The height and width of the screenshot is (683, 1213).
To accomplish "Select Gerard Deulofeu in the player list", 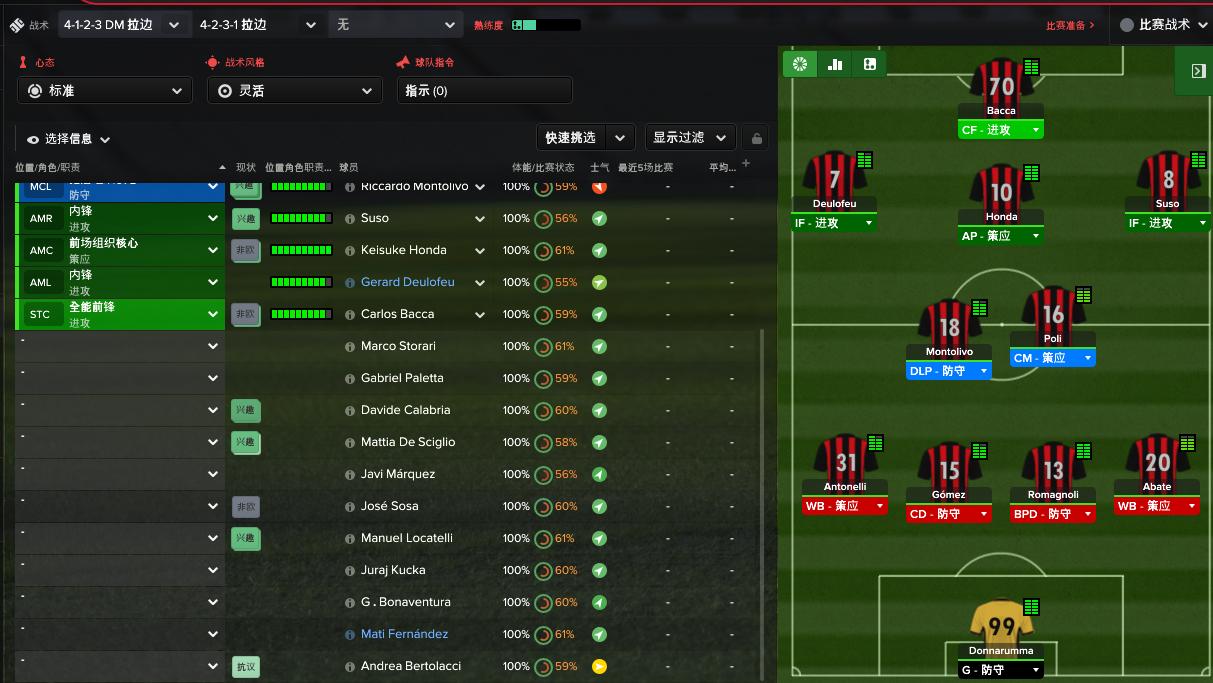I will coord(407,282).
